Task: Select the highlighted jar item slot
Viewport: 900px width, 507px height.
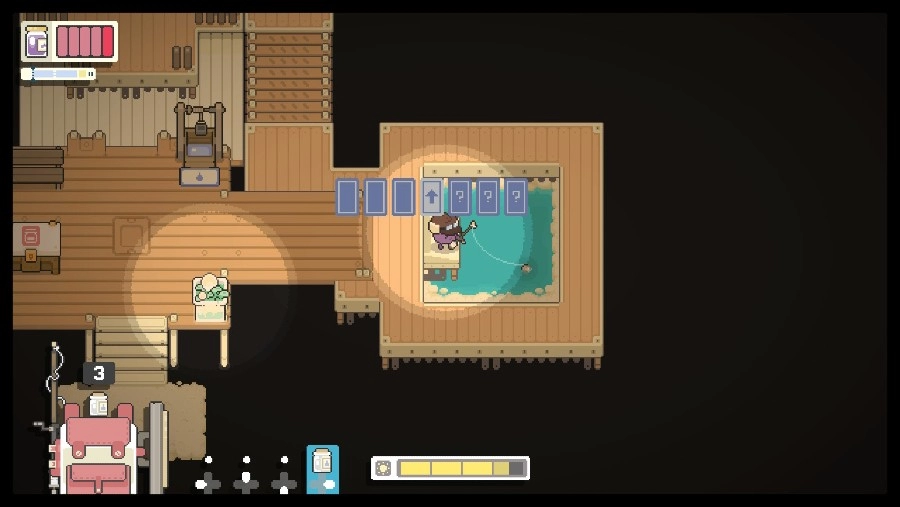Action: coord(322,468)
